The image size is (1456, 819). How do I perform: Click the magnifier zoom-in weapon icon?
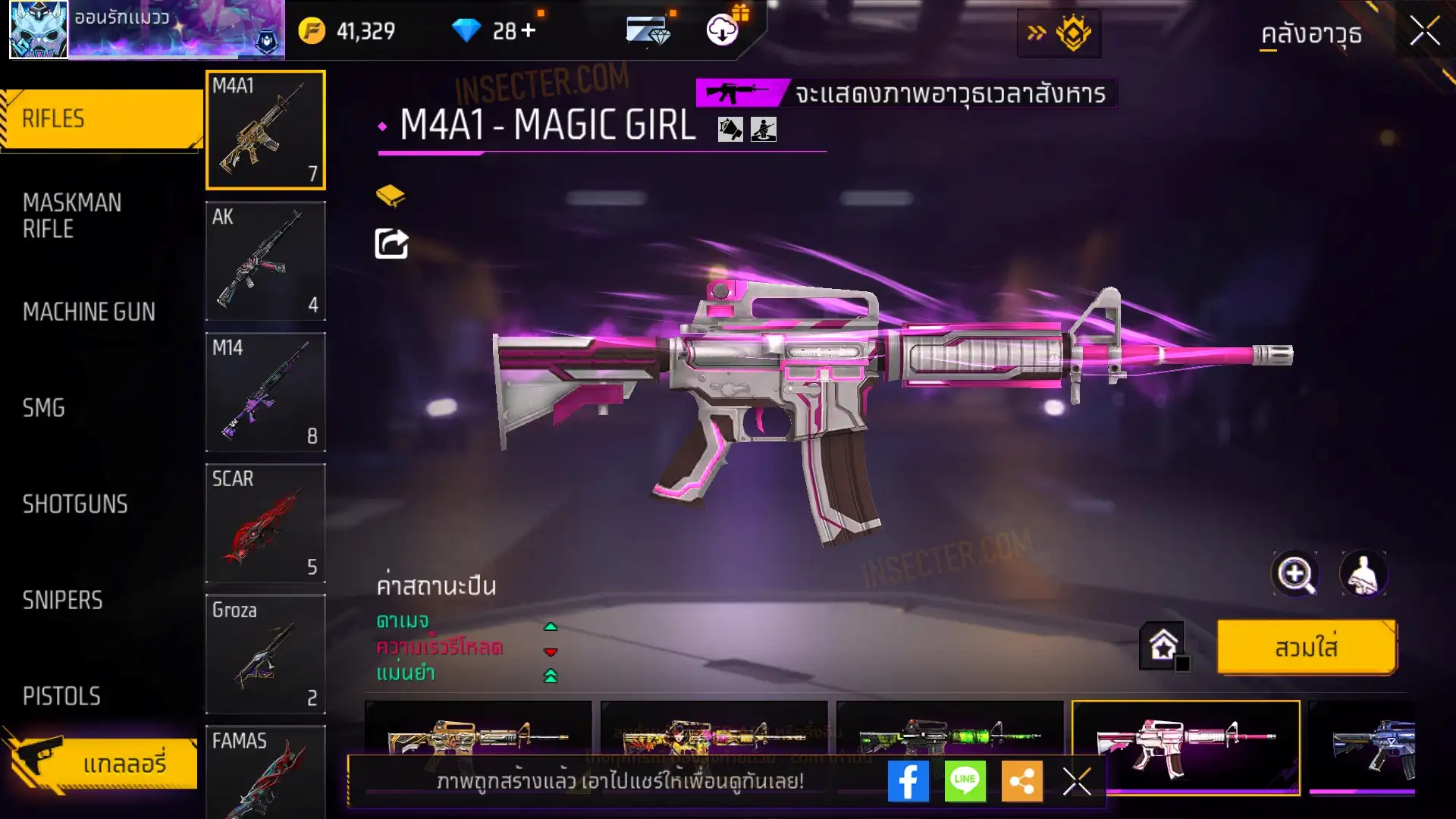[1295, 574]
